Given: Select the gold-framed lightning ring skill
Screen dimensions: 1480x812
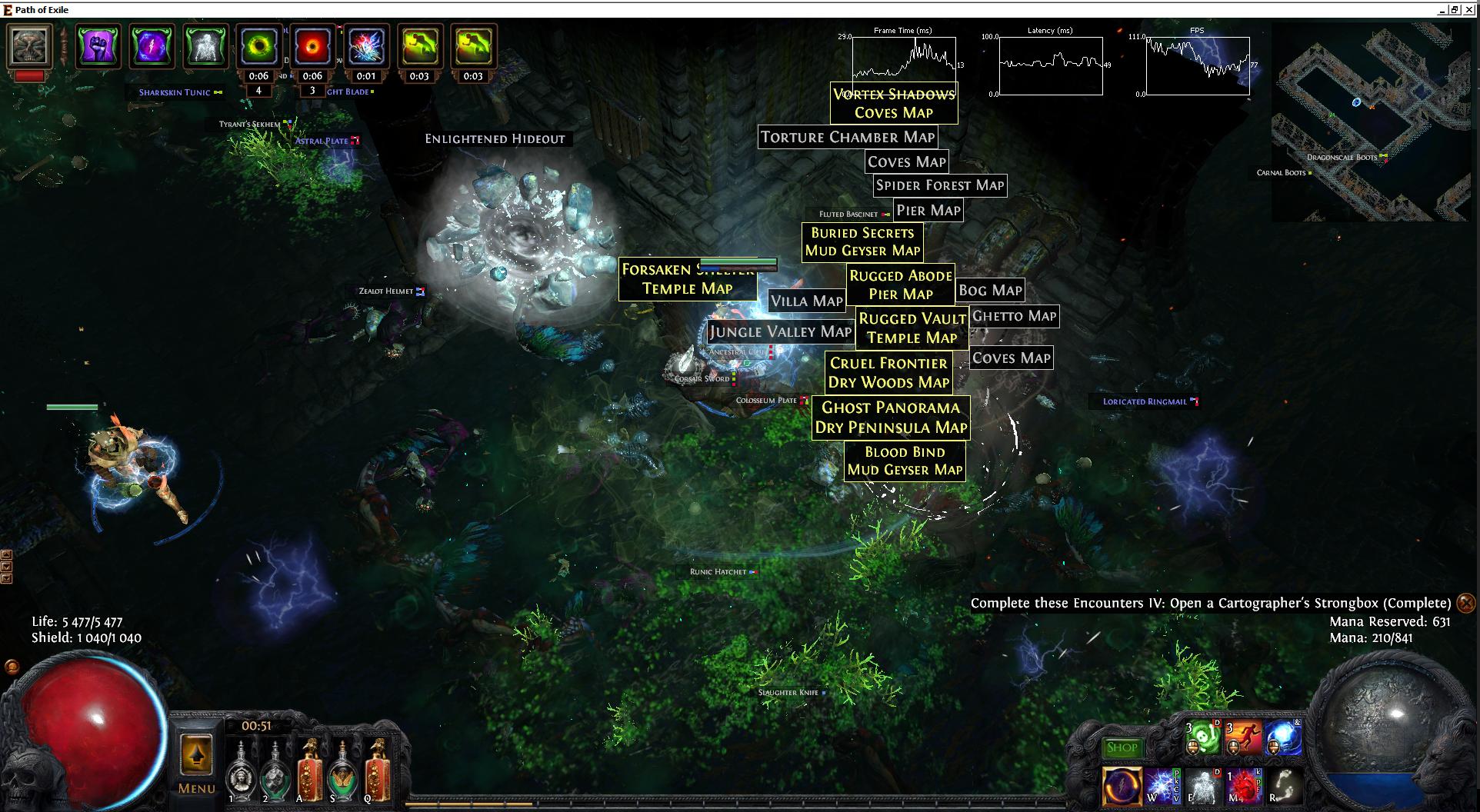Looking at the screenshot, I should (1121, 785).
